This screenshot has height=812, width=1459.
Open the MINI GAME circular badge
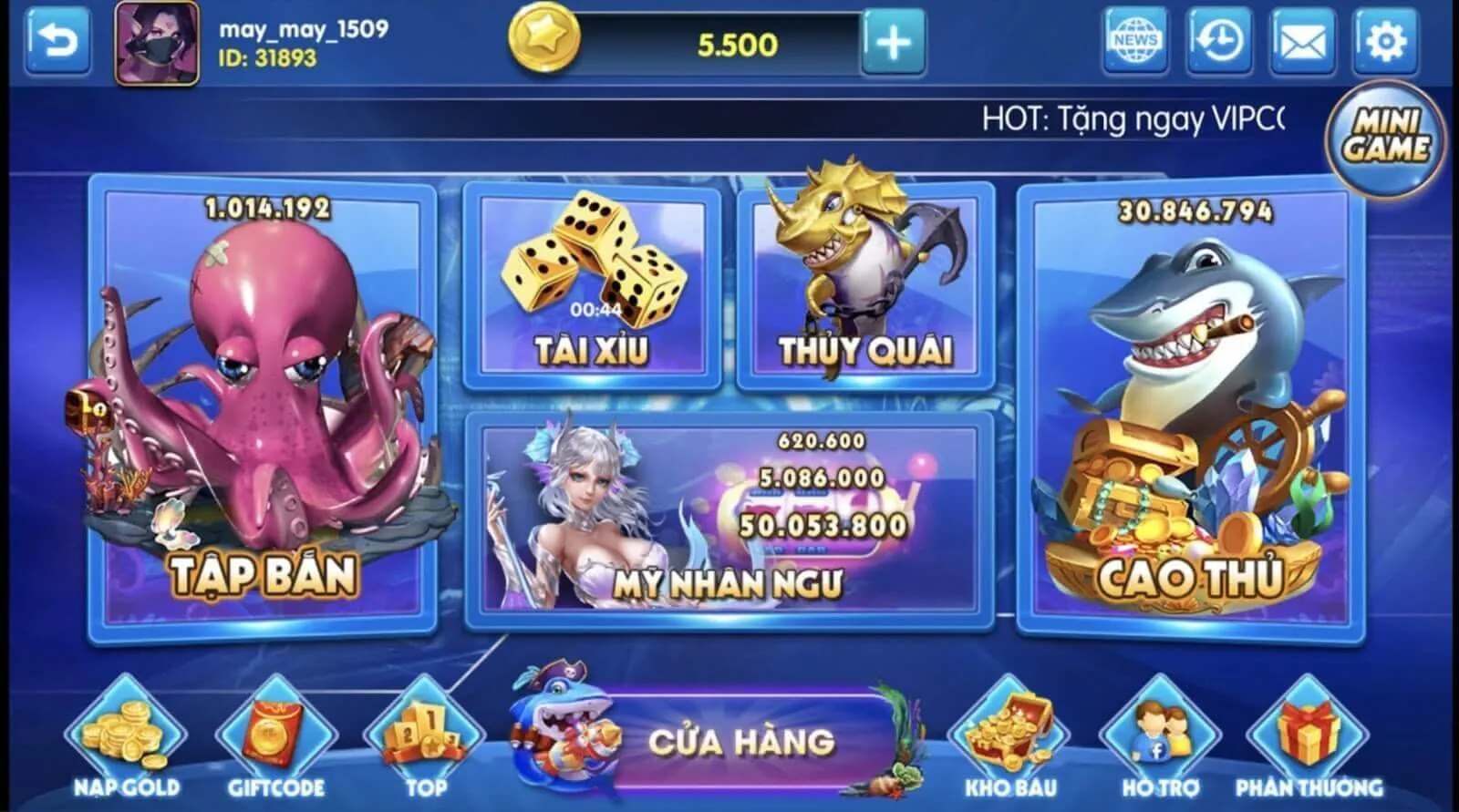(x=1385, y=133)
